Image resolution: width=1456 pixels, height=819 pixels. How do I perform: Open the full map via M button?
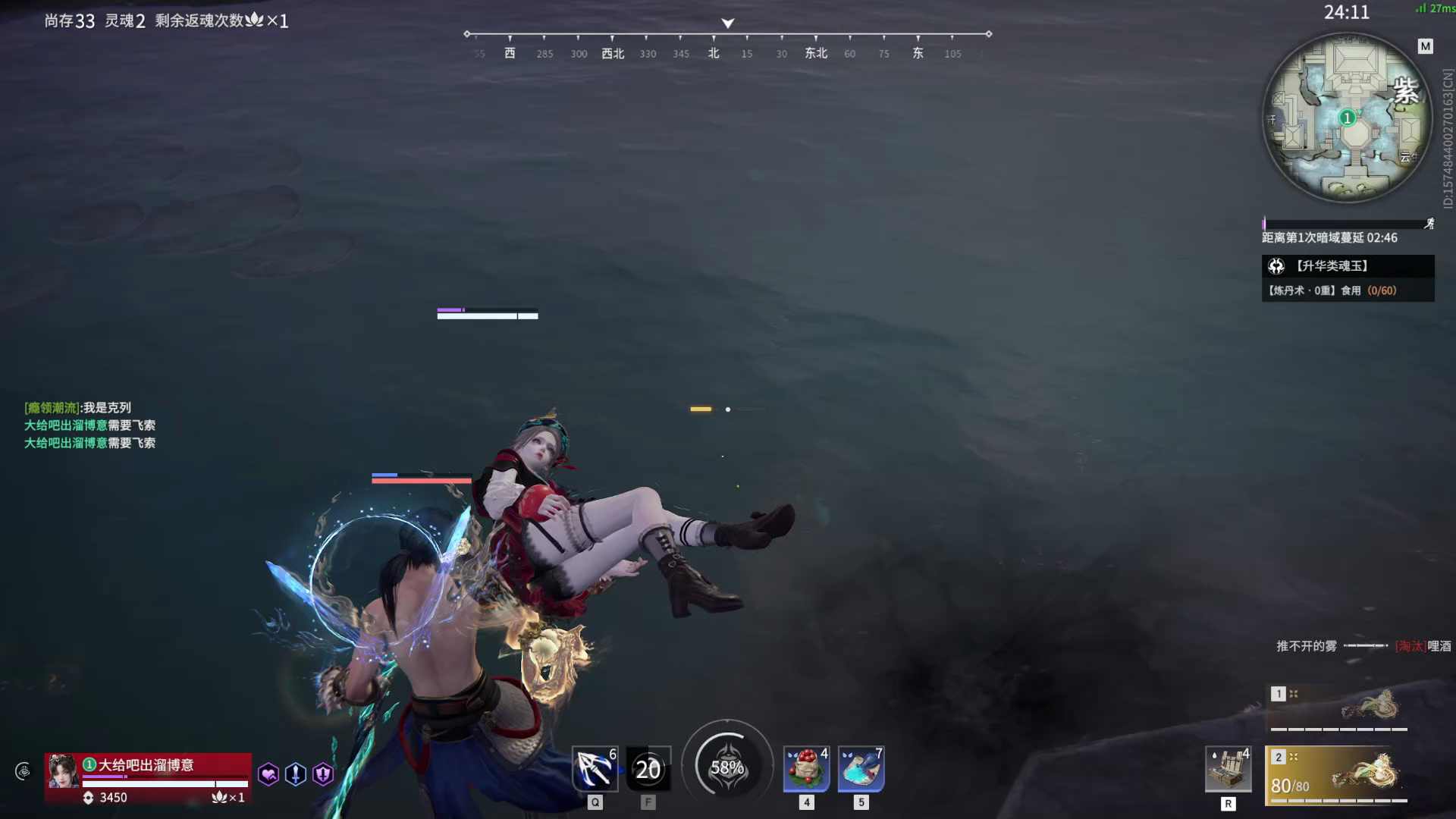click(1424, 45)
